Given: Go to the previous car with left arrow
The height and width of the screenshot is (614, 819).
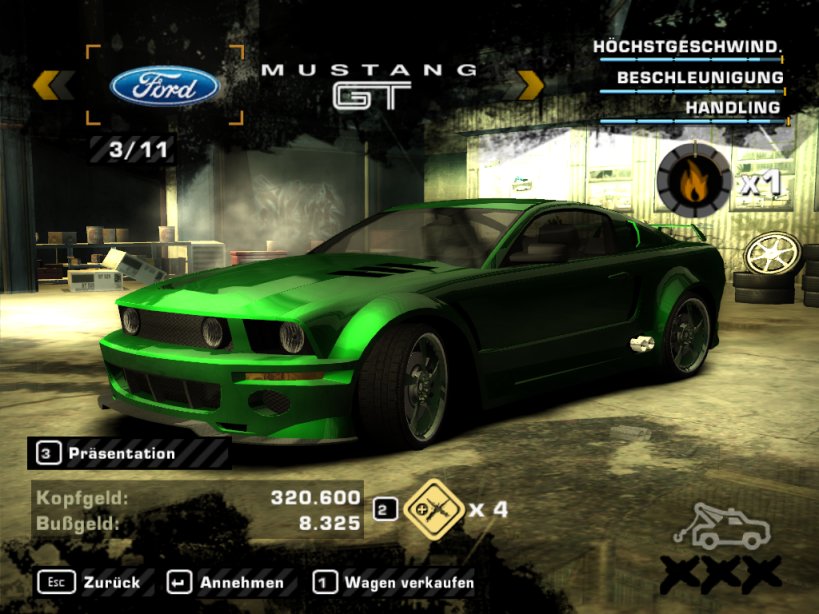Looking at the screenshot, I should [x=52, y=85].
